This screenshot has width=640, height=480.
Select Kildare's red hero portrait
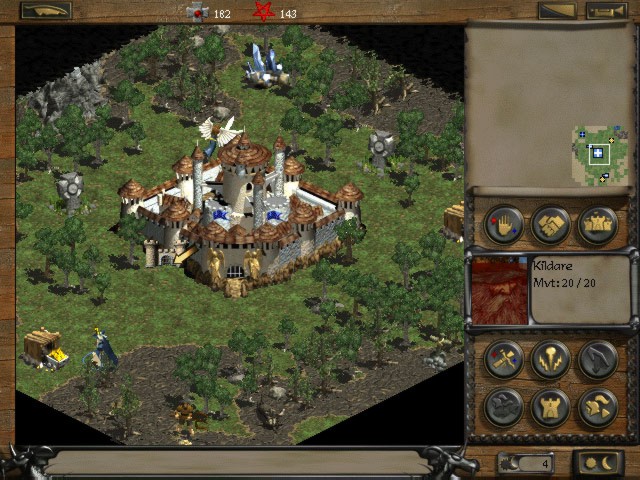click(499, 291)
